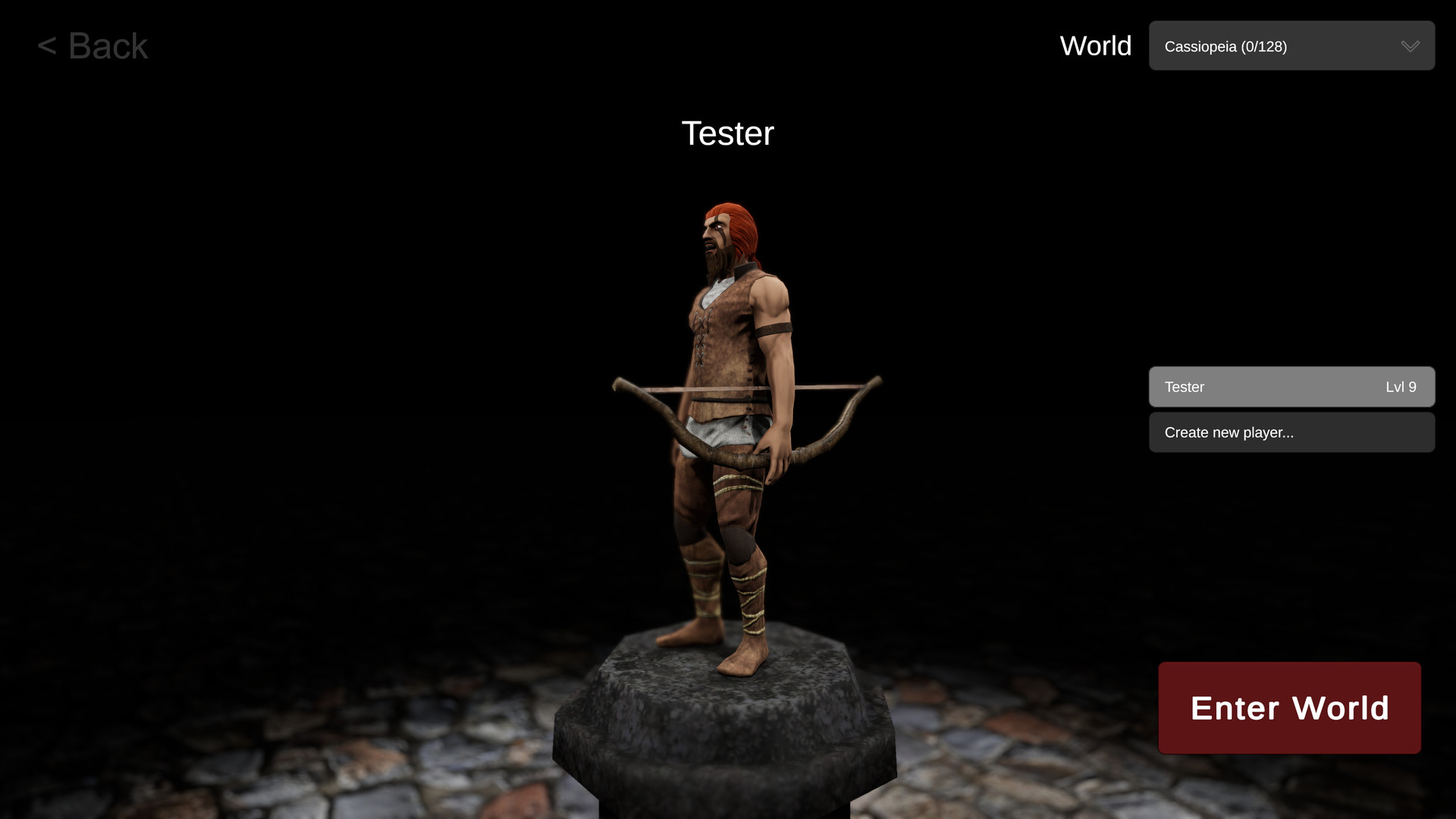Click the red Enter World panel
This screenshot has height=819, width=1456.
click(x=1289, y=708)
